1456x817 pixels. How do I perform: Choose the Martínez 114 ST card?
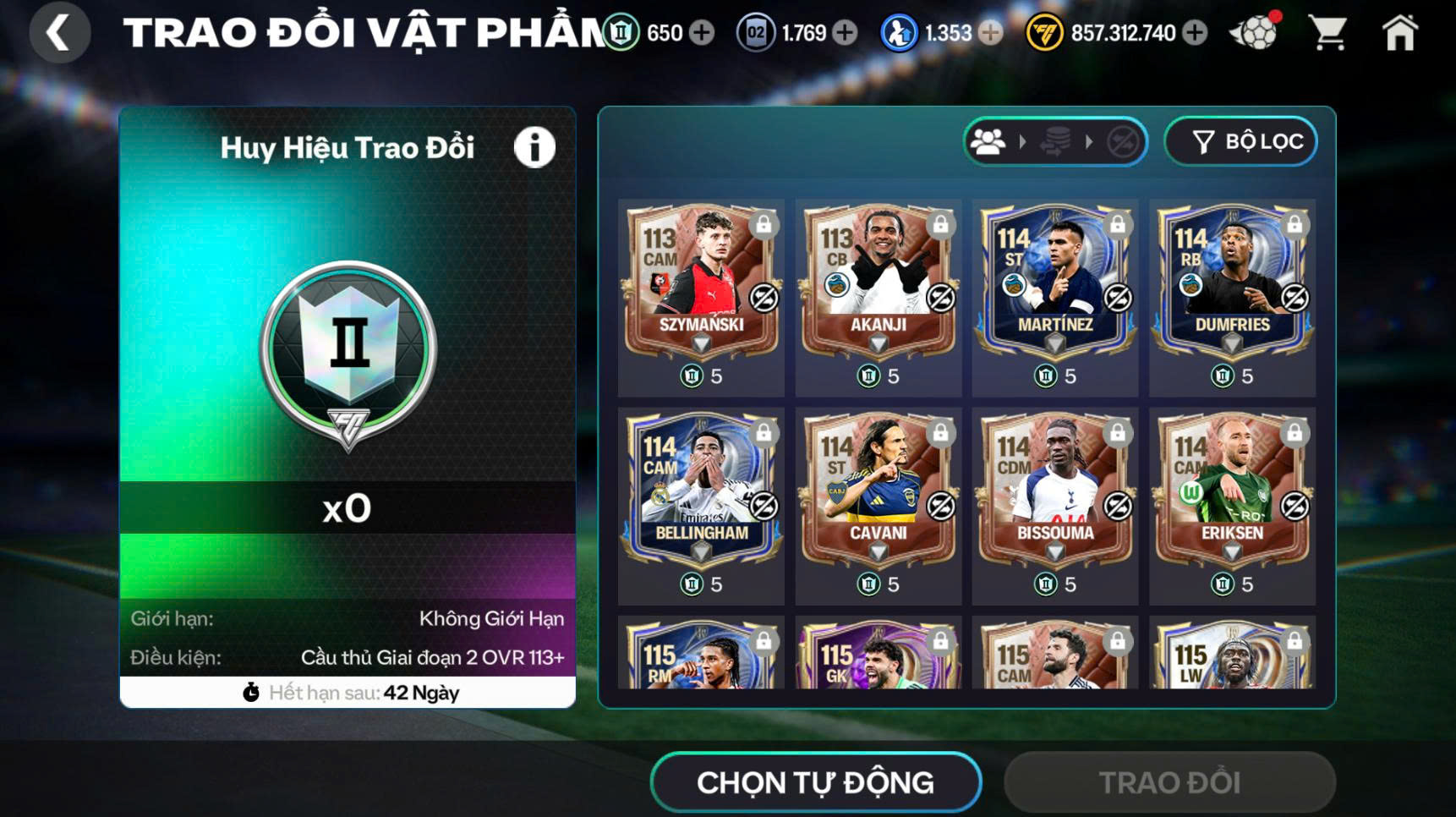pos(1054,283)
